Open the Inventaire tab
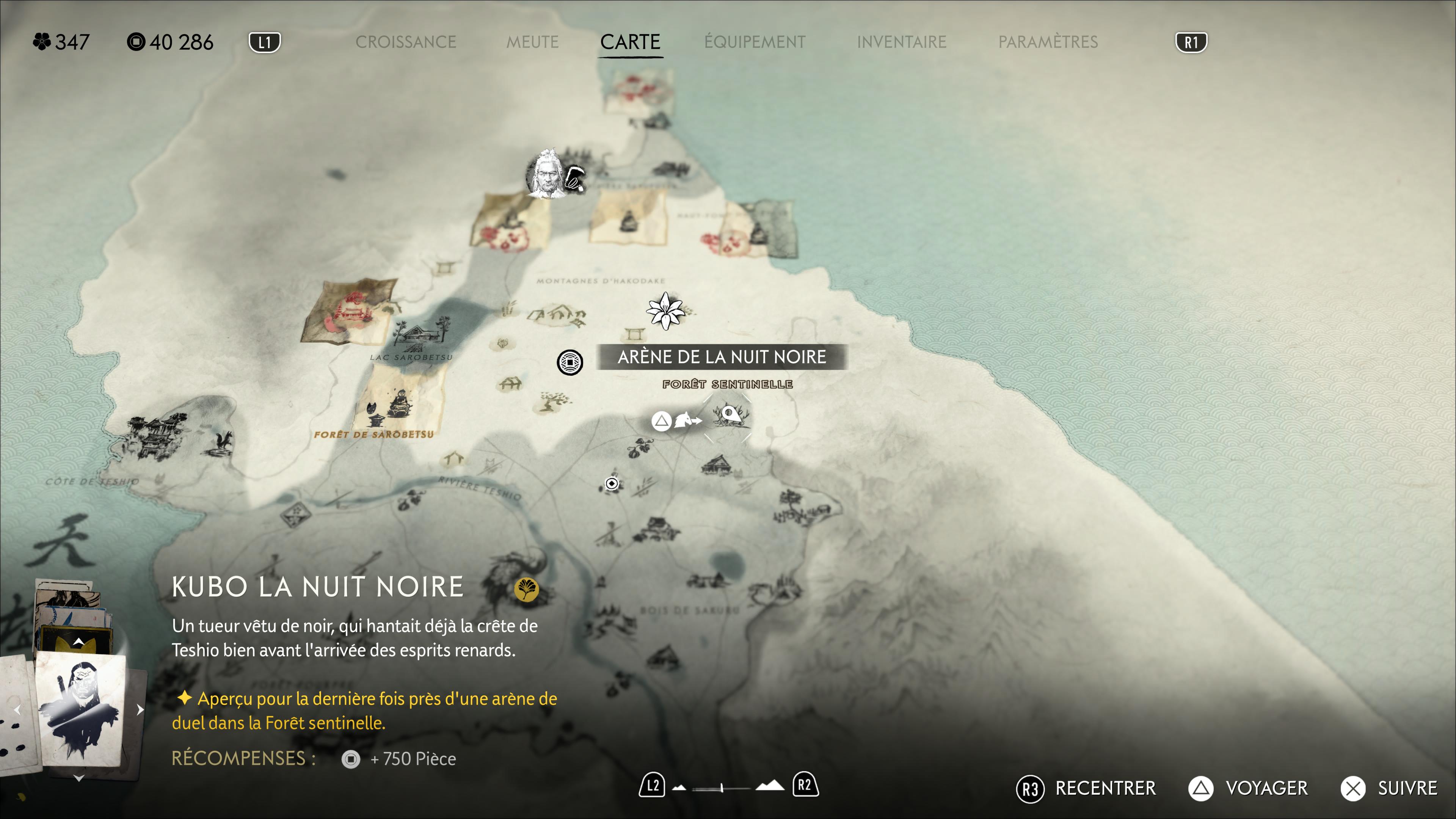Screen dimensions: 1456x819 coord(902,42)
